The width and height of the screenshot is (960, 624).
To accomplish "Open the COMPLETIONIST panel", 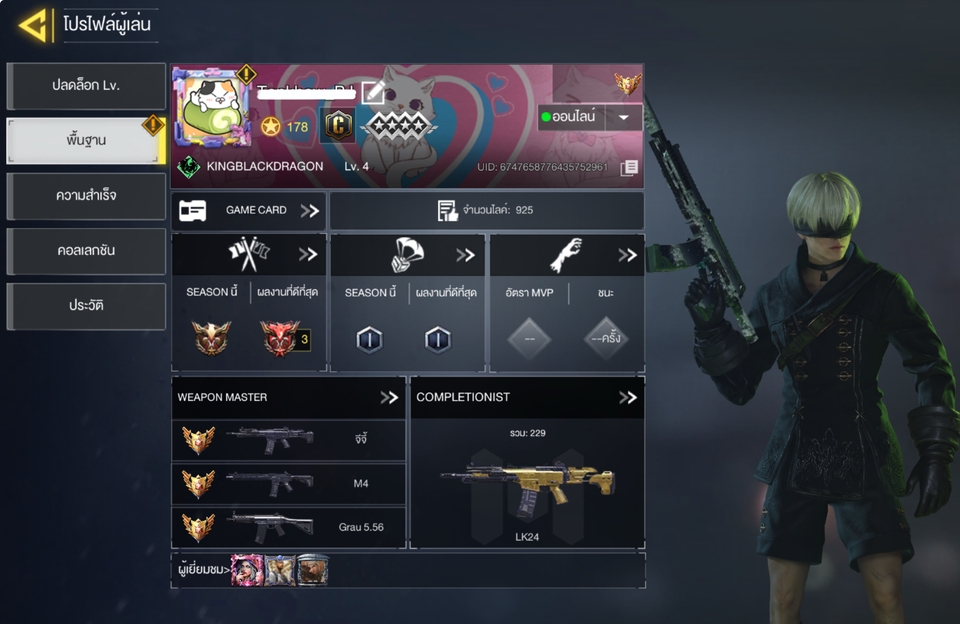I will coord(627,397).
